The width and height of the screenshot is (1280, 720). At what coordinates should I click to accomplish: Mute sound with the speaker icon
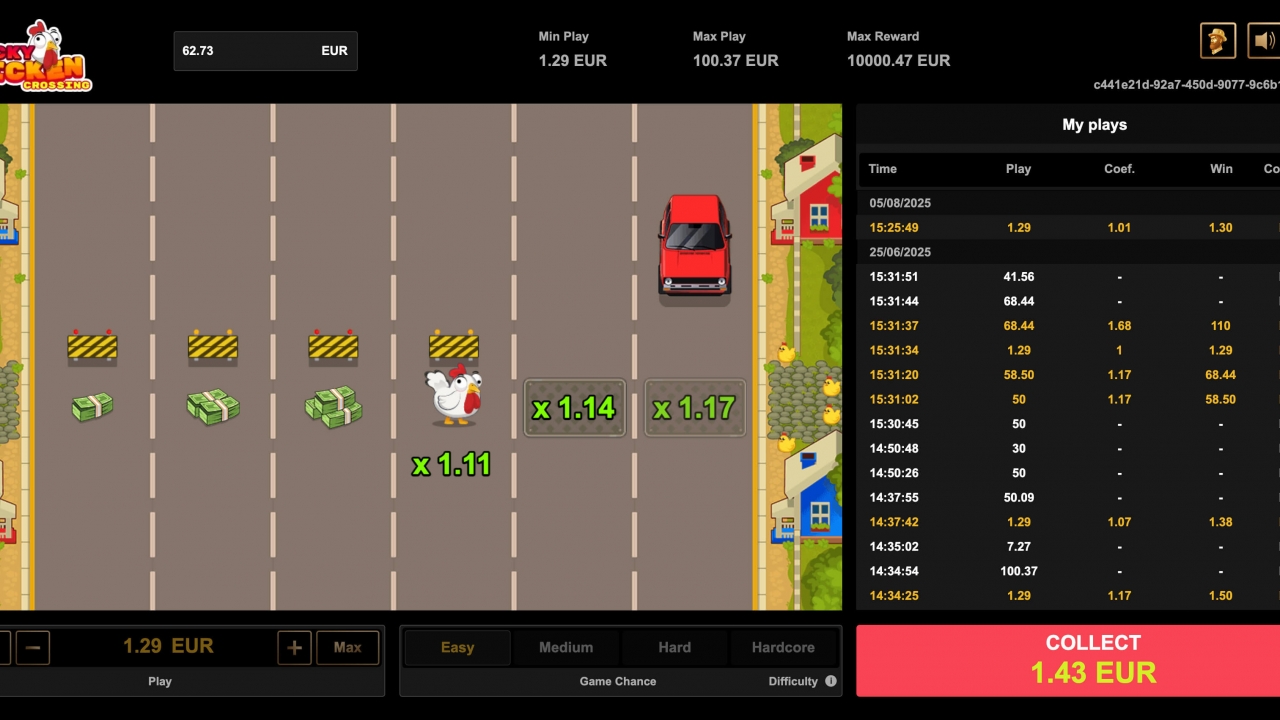[x=1262, y=40]
